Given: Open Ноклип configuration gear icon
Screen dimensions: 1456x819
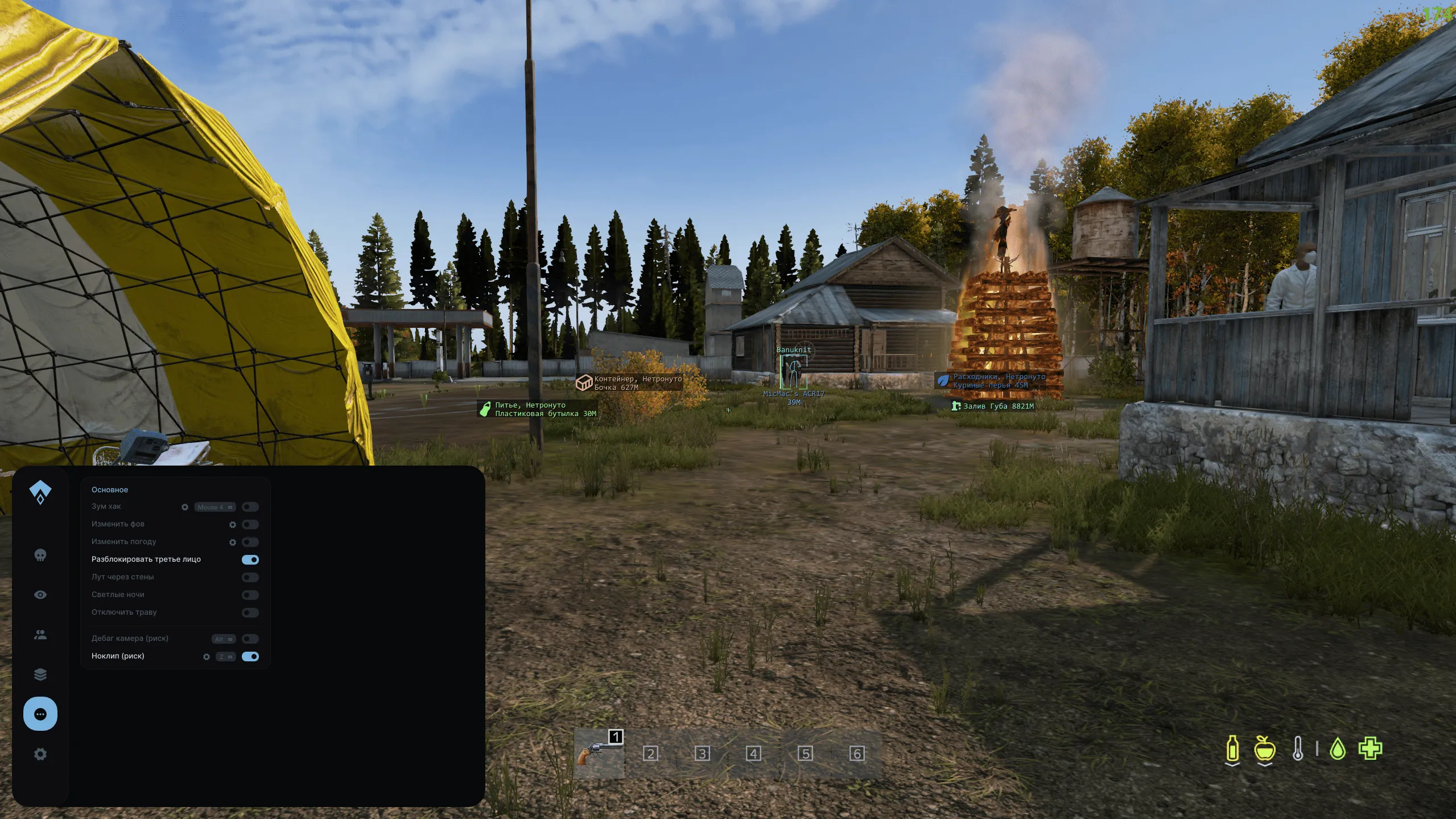Looking at the screenshot, I should [207, 657].
